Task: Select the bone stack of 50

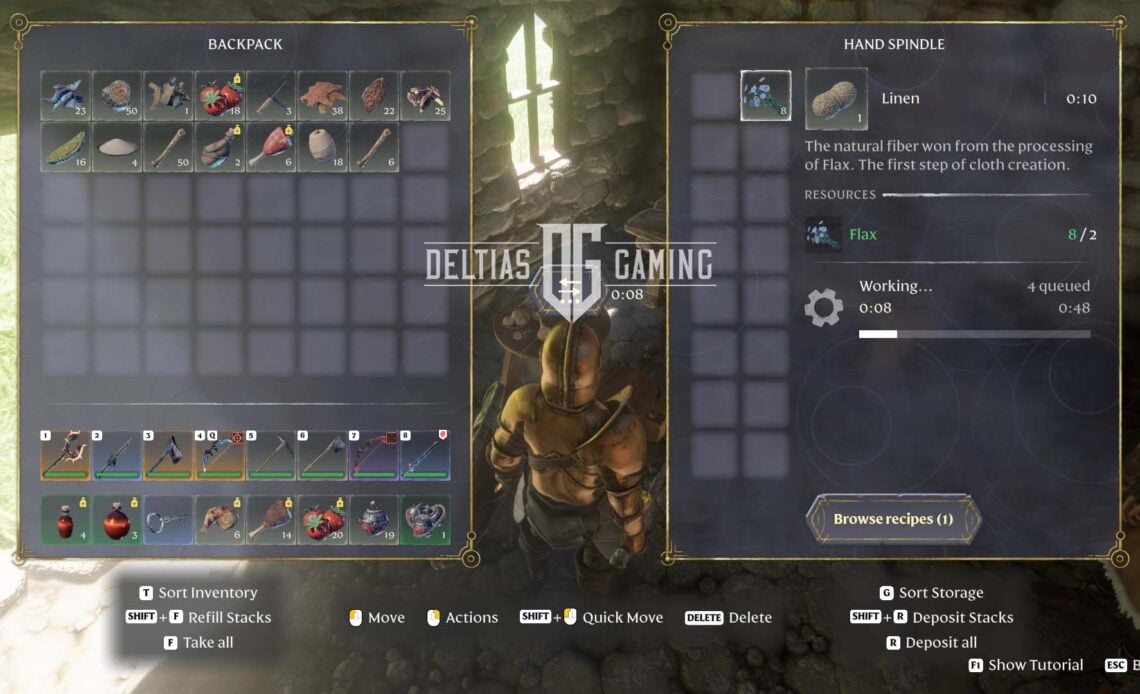Action: (169, 147)
